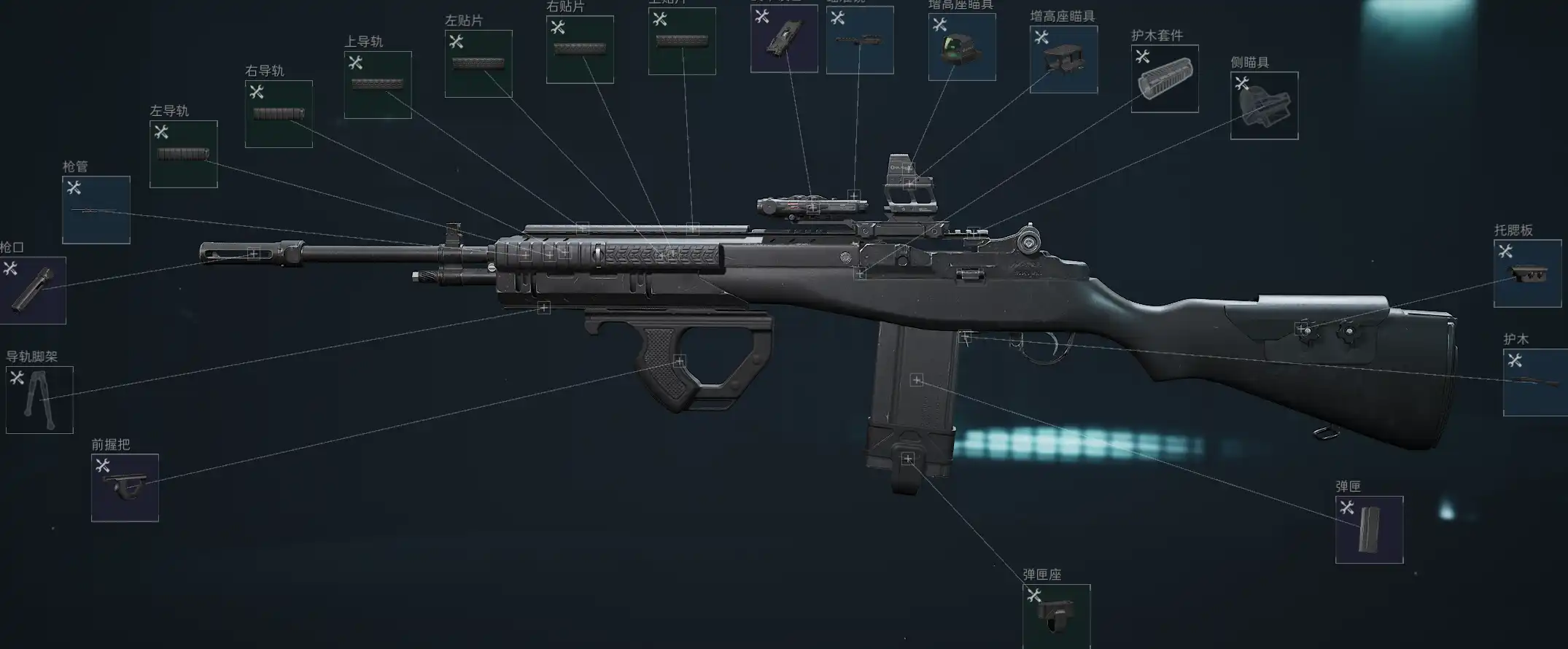Select the 左贴片 left patch slot
The height and width of the screenshot is (649, 1568).
[478, 64]
